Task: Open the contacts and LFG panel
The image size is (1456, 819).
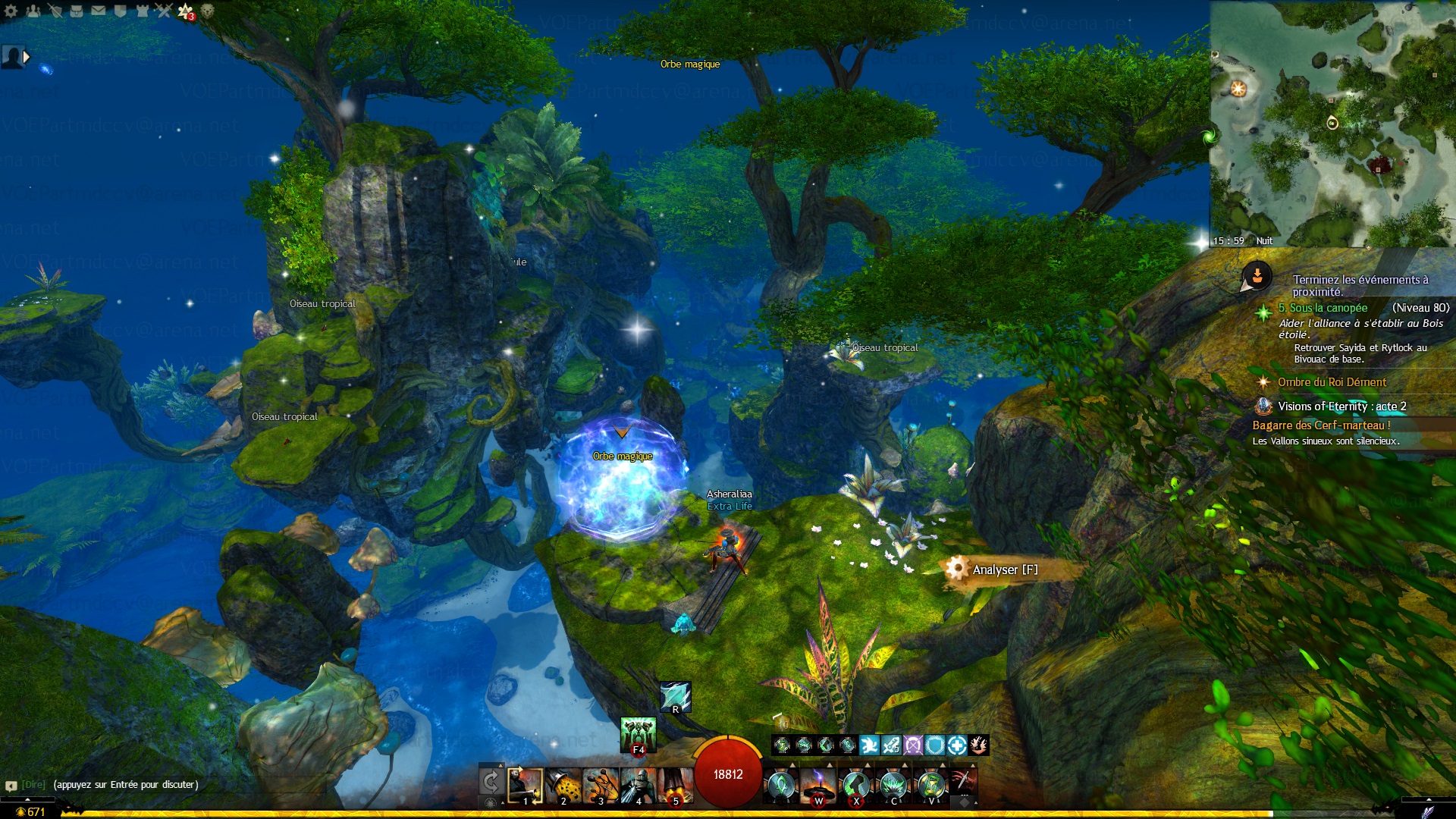Action: click(x=33, y=11)
